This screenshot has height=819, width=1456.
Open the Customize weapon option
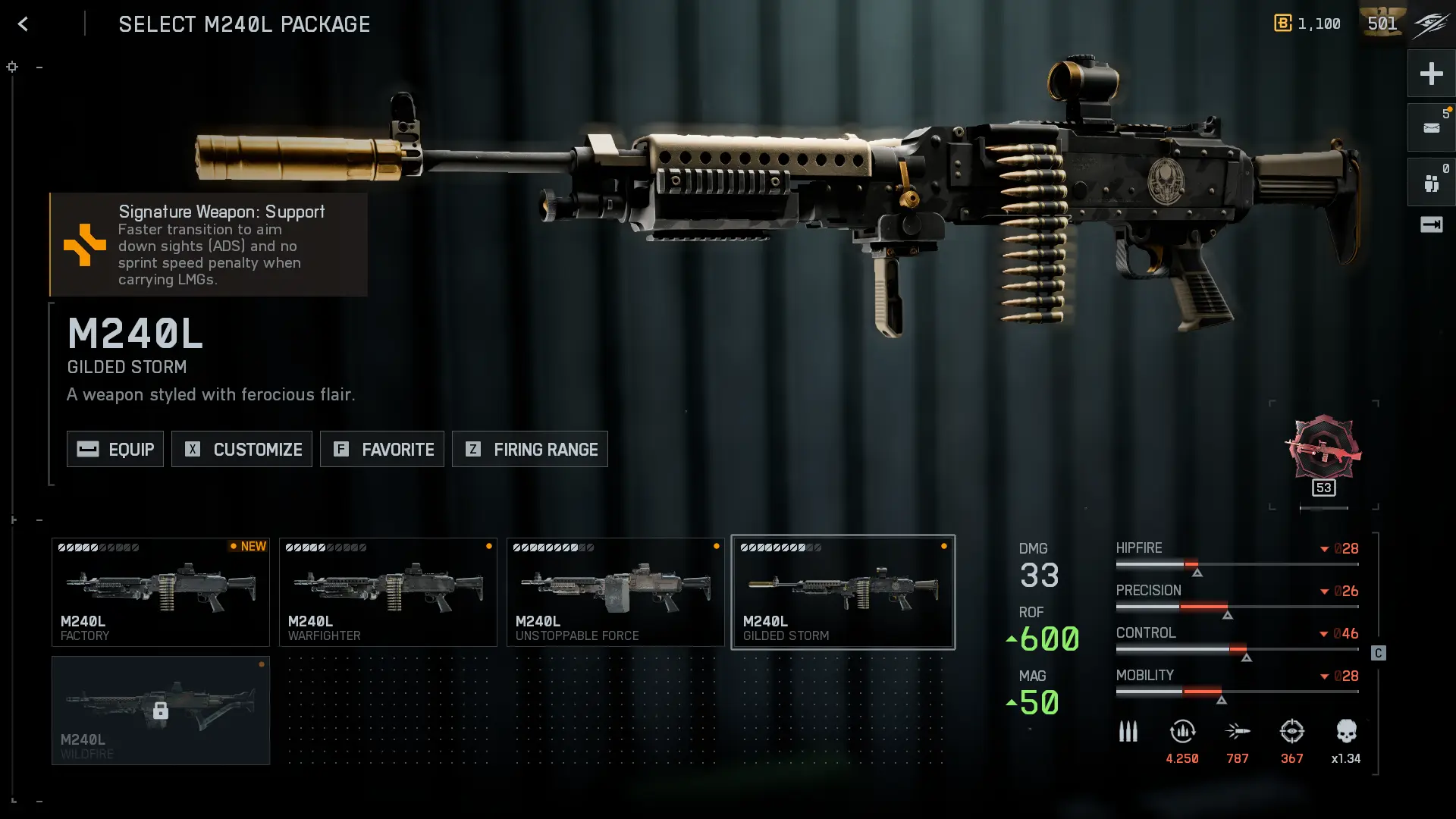242,449
